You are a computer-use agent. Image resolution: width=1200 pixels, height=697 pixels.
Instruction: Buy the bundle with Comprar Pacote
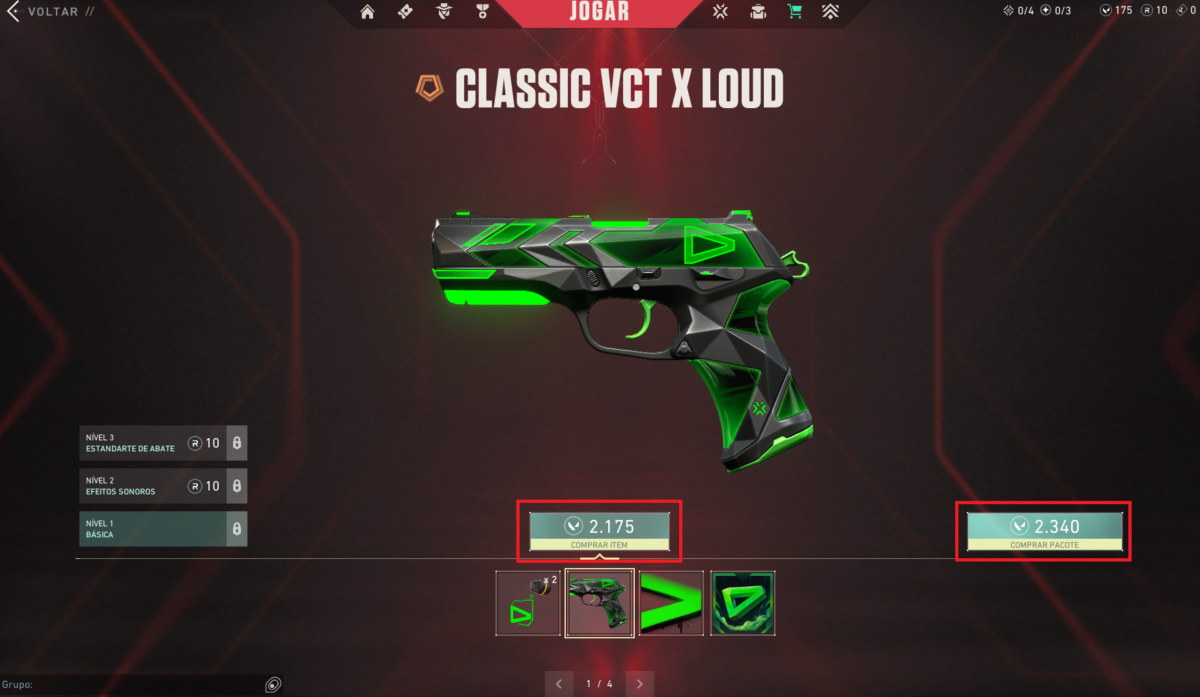coord(1044,530)
